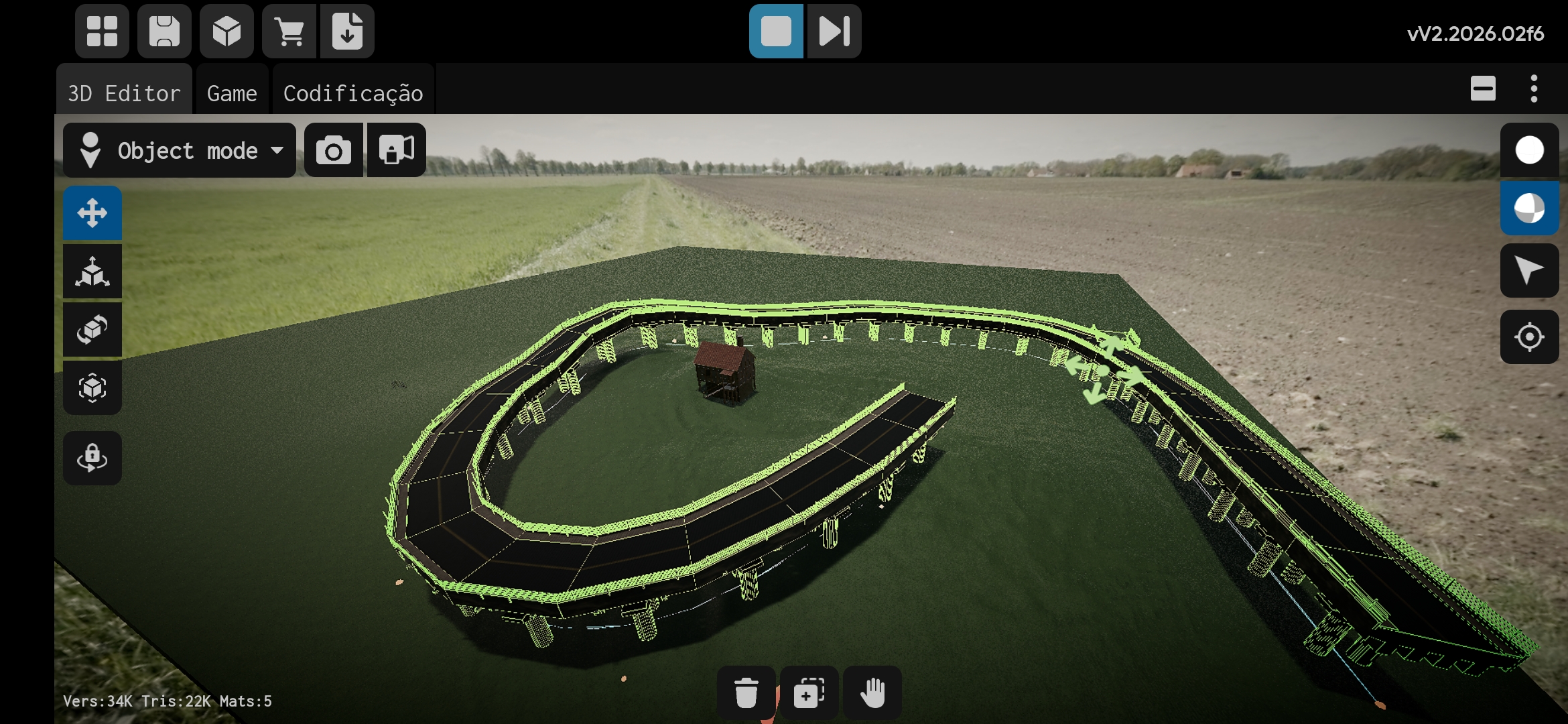Open the Object mode dropdown

pyautogui.click(x=180, y=150)
